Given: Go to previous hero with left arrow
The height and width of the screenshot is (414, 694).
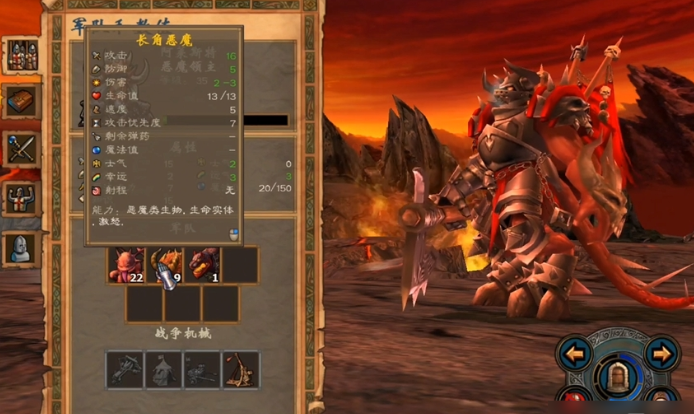Looking at the screenshot, I should pos(575,352).
